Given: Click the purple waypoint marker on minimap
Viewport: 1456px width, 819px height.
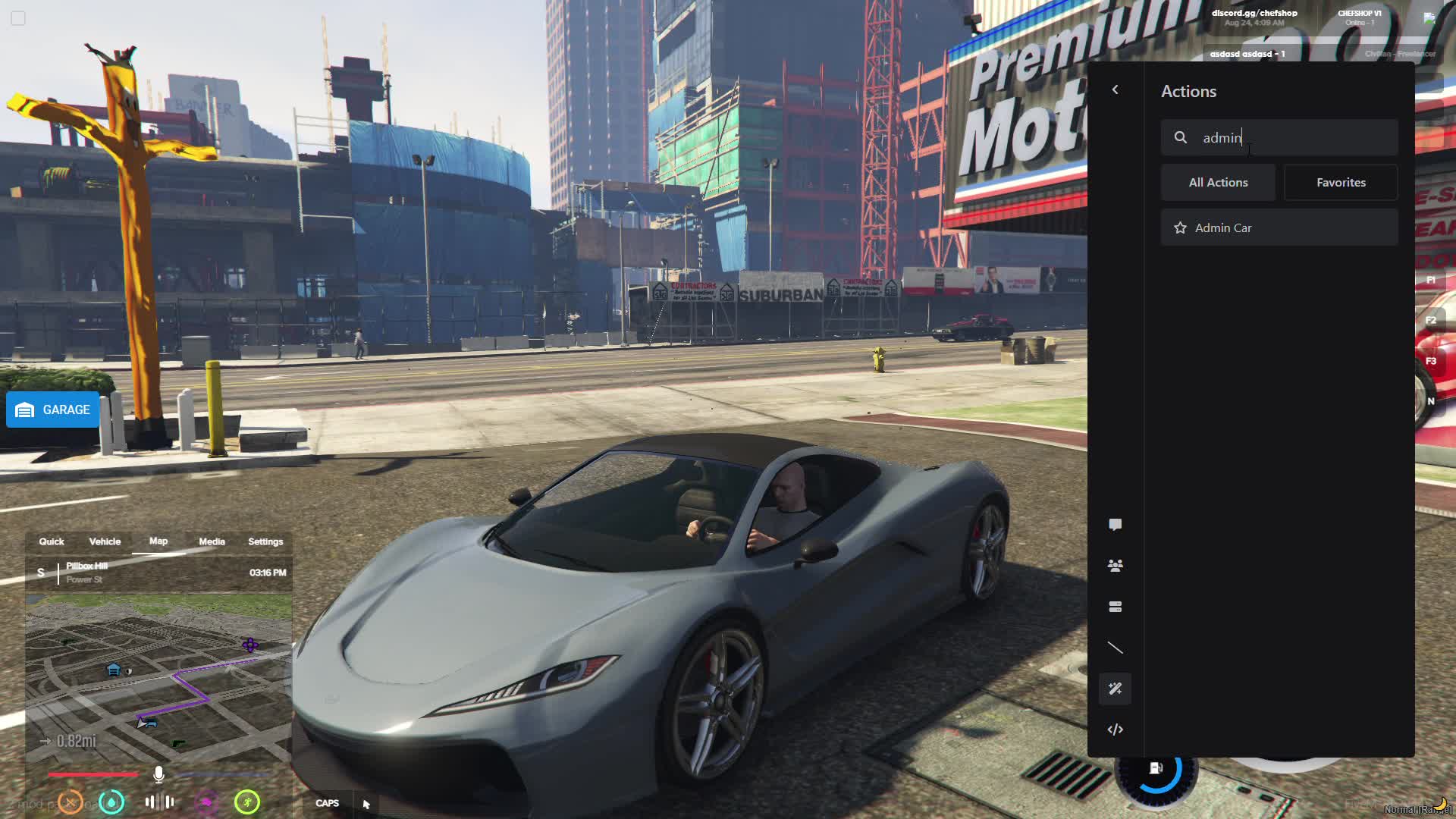Looking at the screenshot, I should (x=250, y=645).
